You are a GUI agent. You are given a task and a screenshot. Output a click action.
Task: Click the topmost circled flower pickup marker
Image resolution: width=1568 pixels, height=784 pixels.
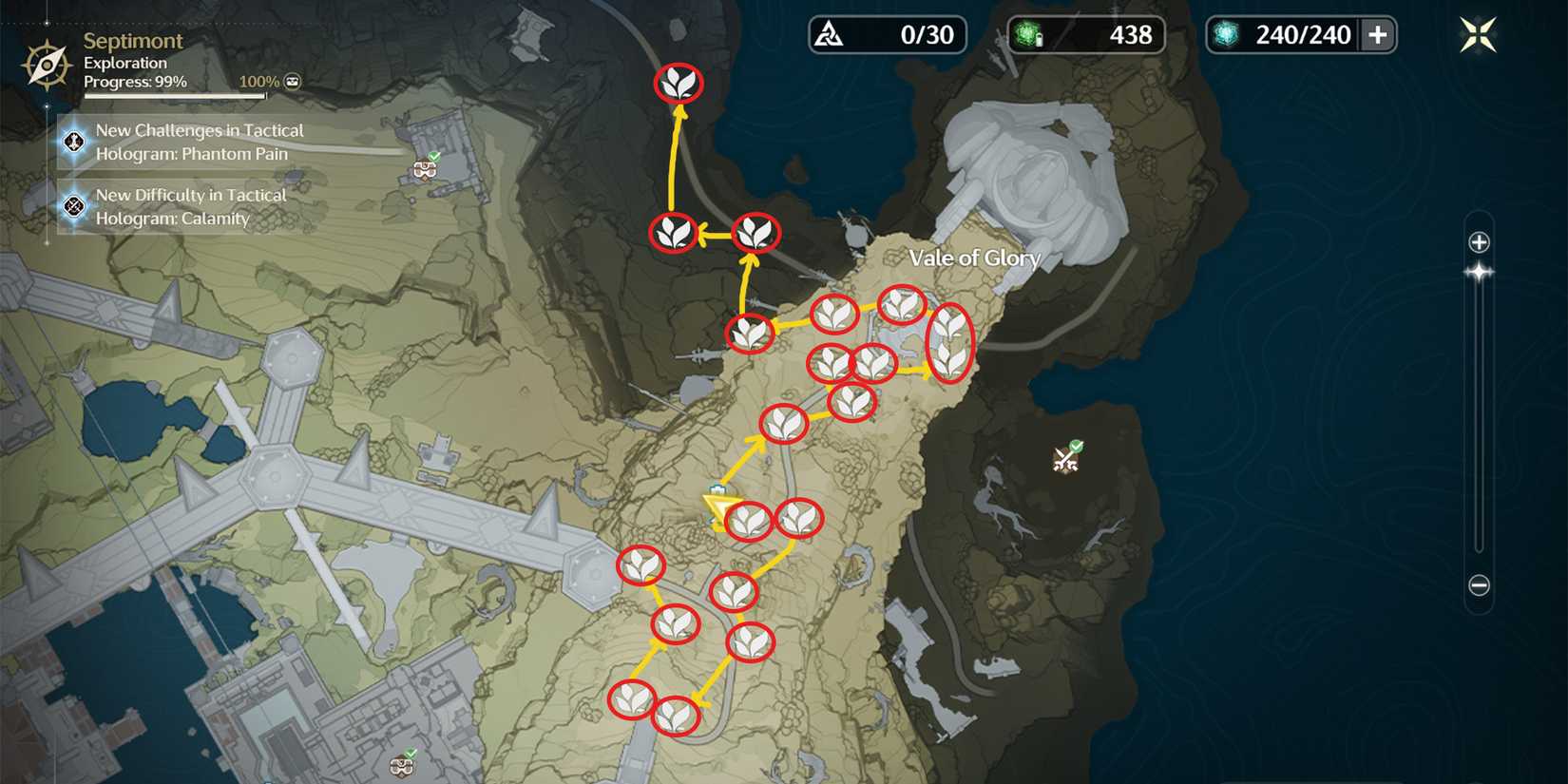(x=678, y=84)
